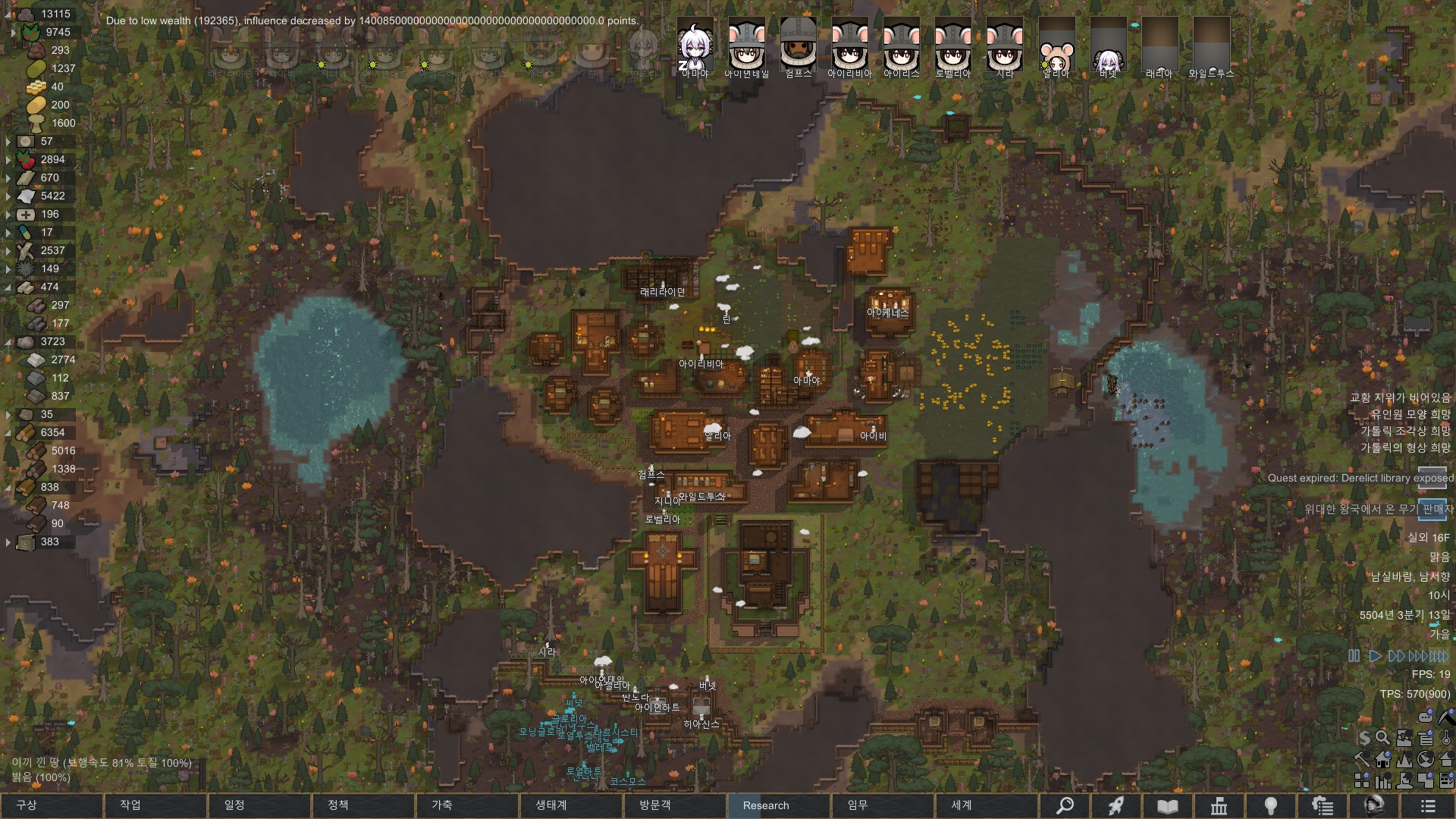Show the 가축 (Animals) tab
This screenshot has height=819, width=1456.
(466, 805)
